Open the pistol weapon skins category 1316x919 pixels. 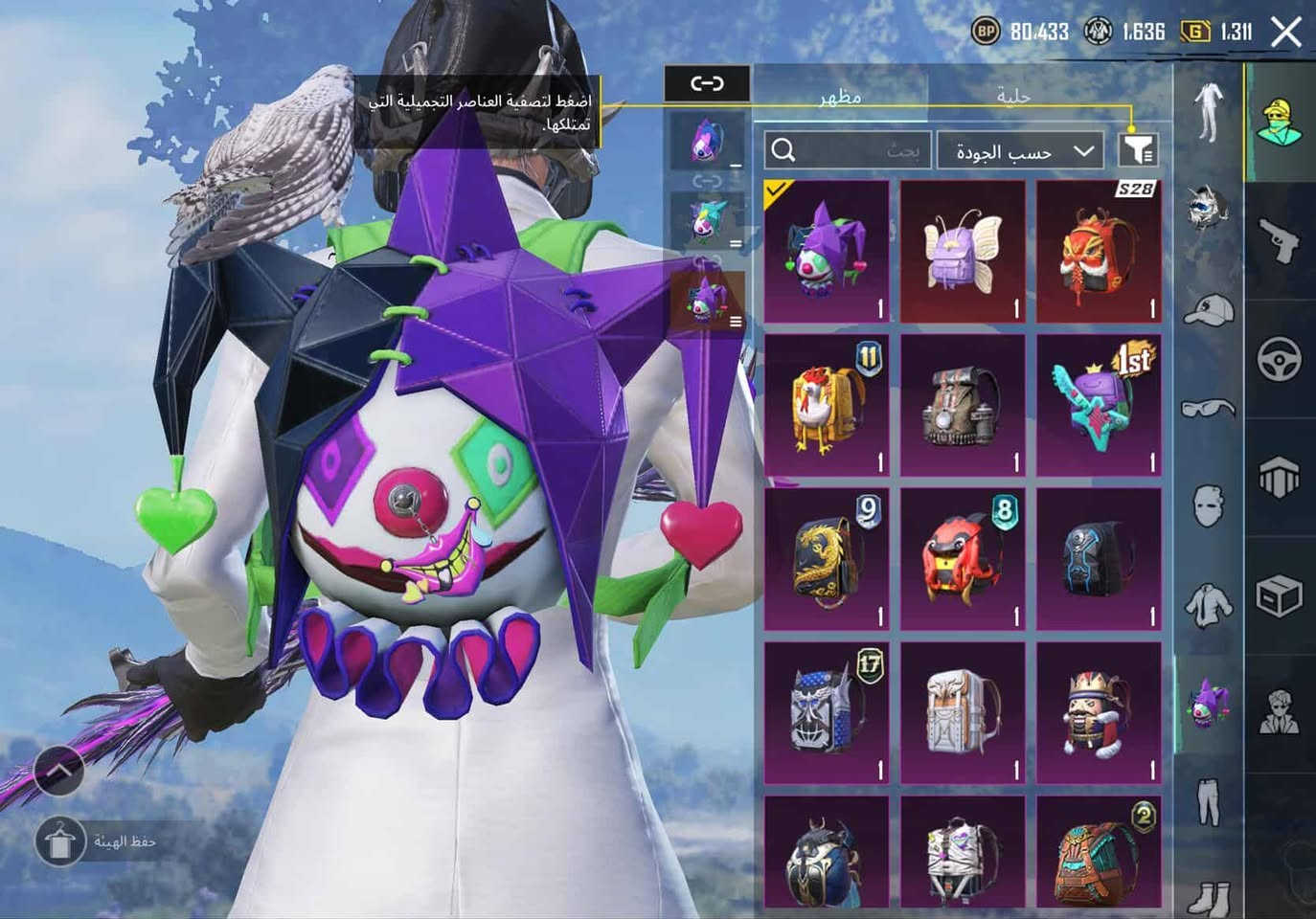point(1280,238)
